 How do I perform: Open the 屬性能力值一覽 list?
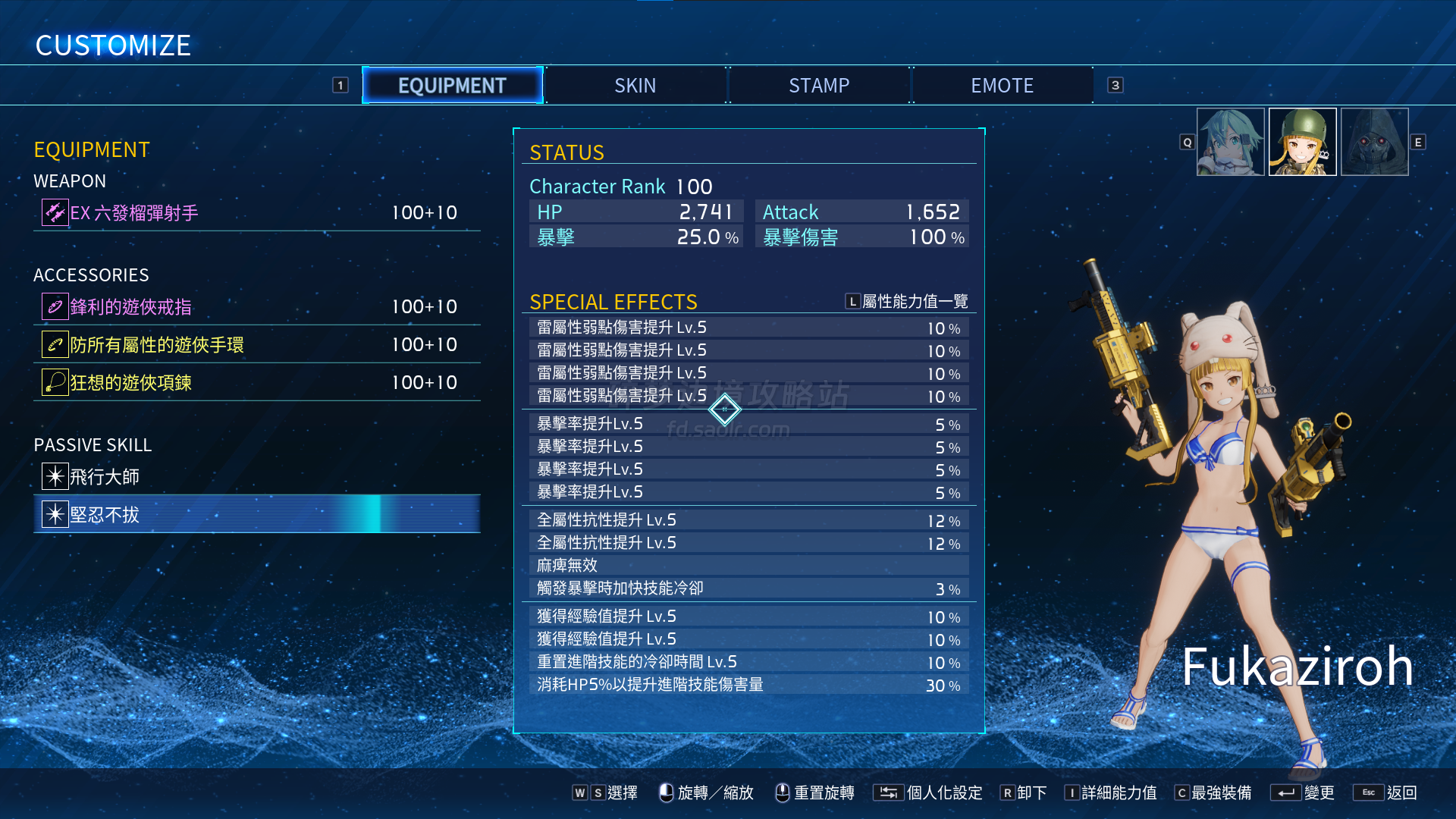coord(907,302)
